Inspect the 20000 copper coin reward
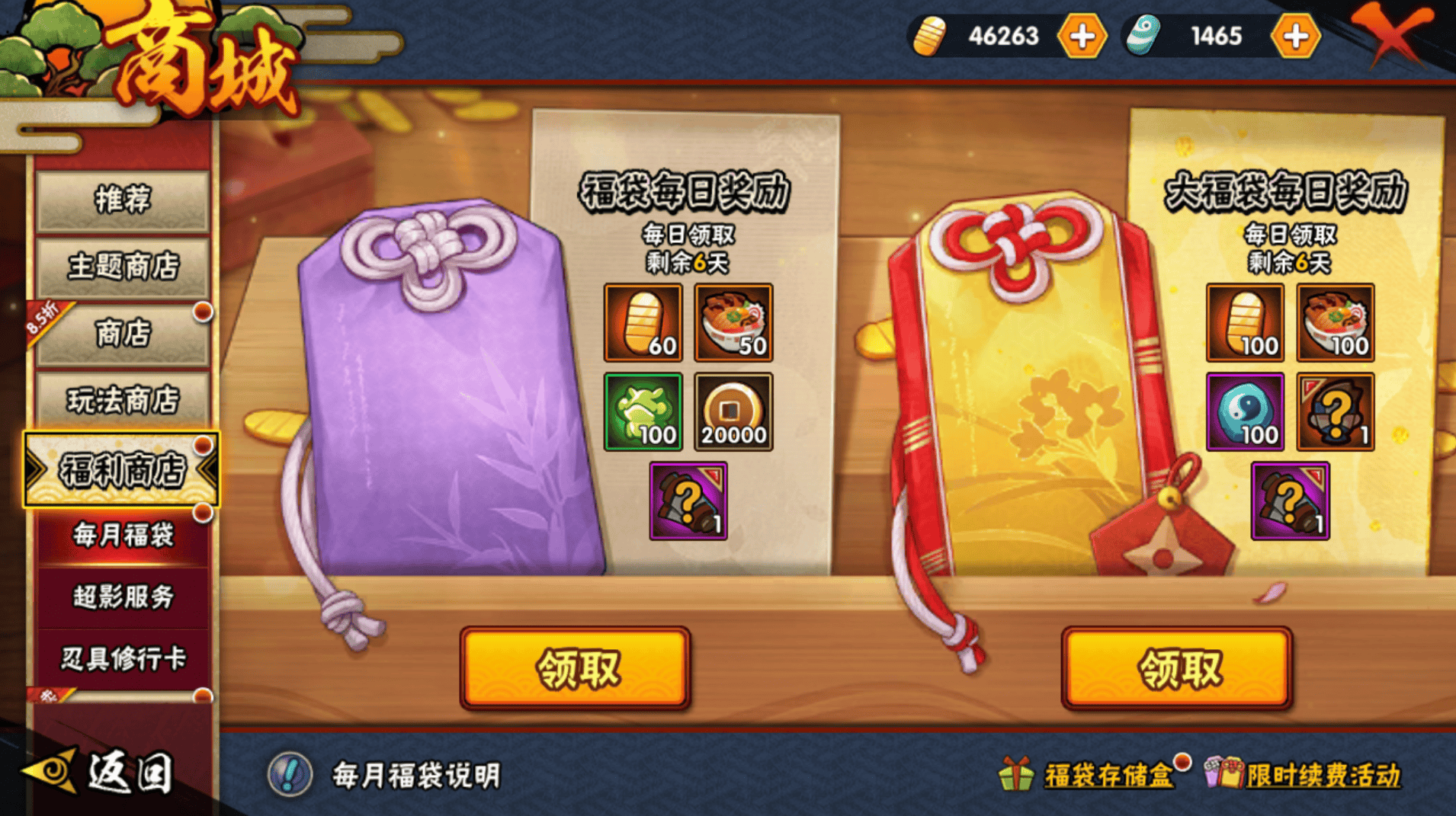 tap(733, 411)
